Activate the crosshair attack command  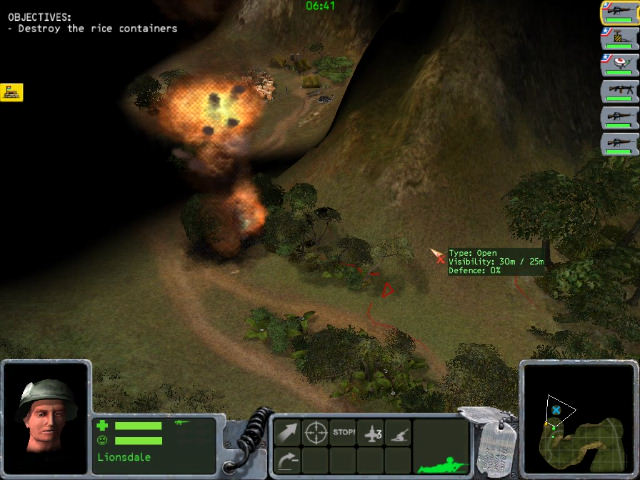(315, 434)
